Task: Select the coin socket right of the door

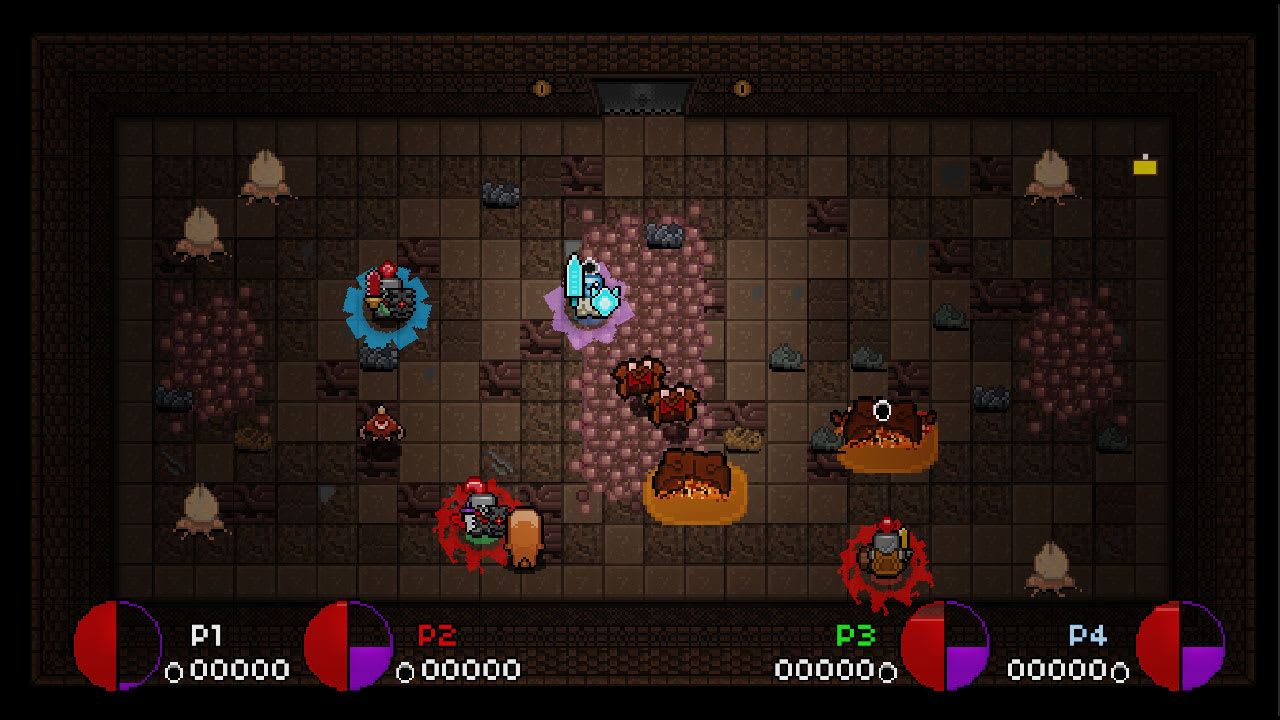Action: [x=741, y=87]
